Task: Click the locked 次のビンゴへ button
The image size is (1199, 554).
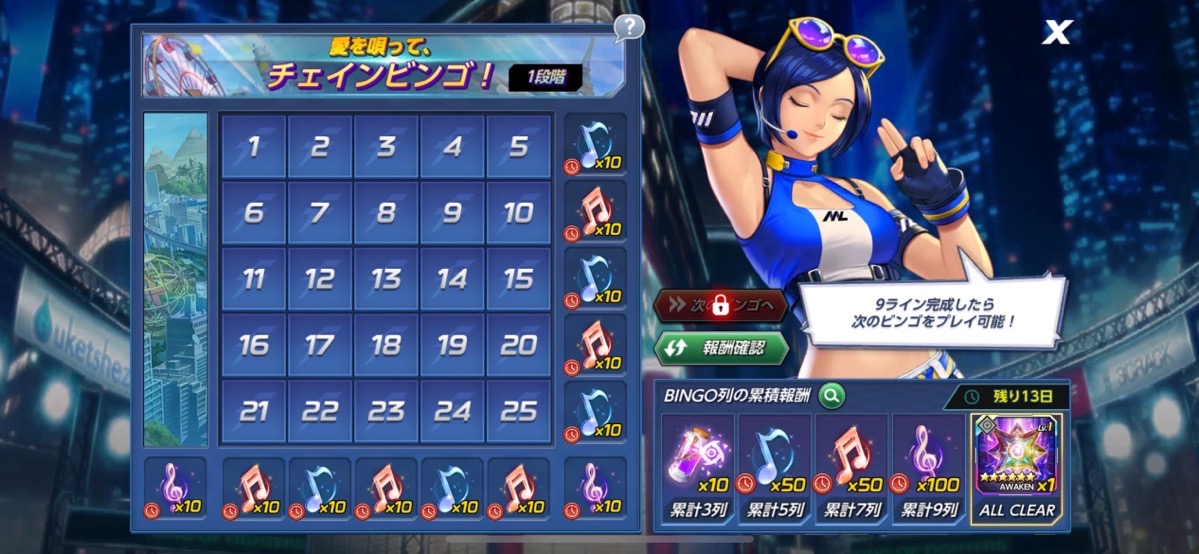Action: pyautogui.click(x=720, y=306)
